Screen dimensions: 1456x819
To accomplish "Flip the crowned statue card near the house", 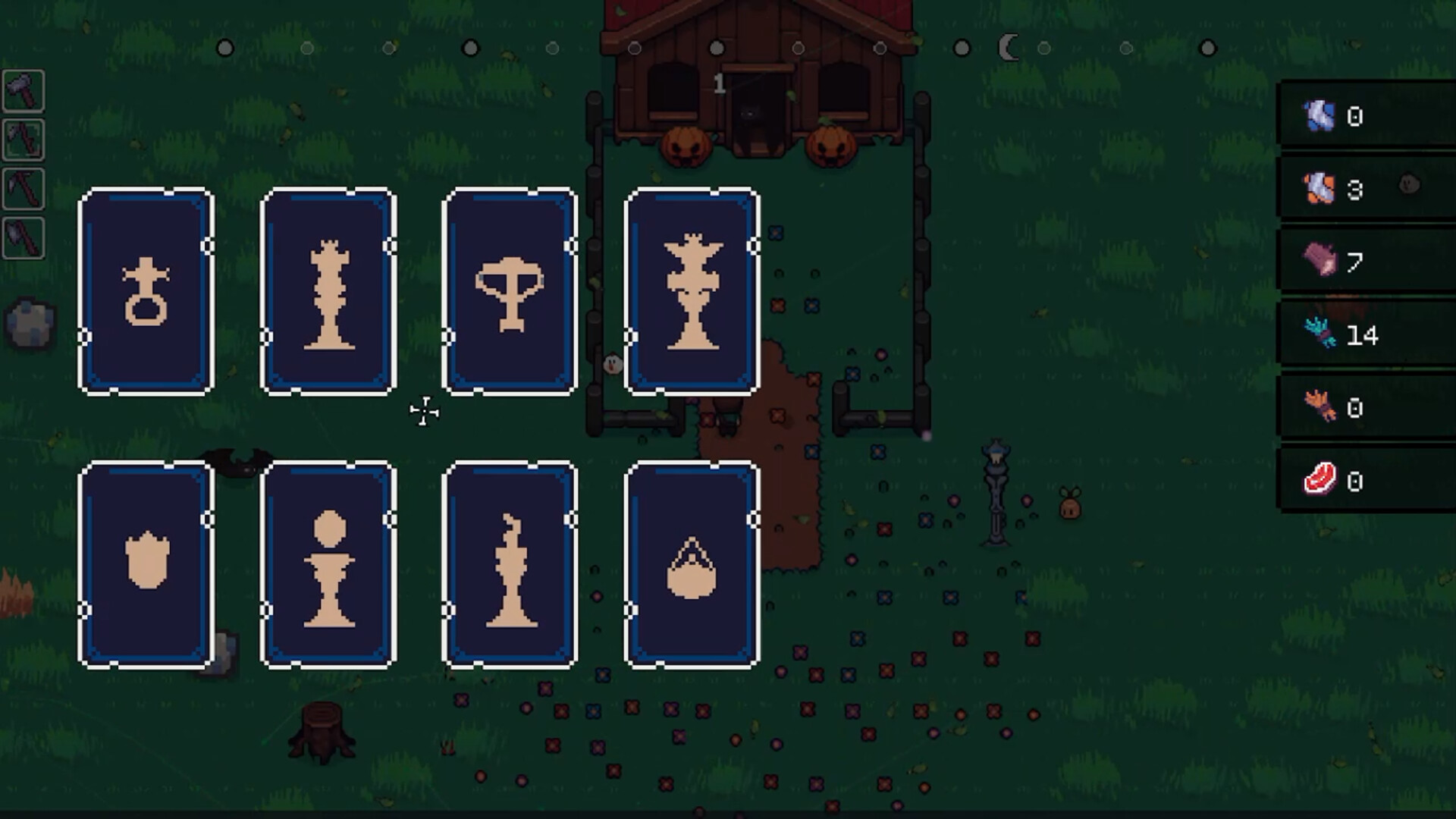I will click(x=692, y=289).
